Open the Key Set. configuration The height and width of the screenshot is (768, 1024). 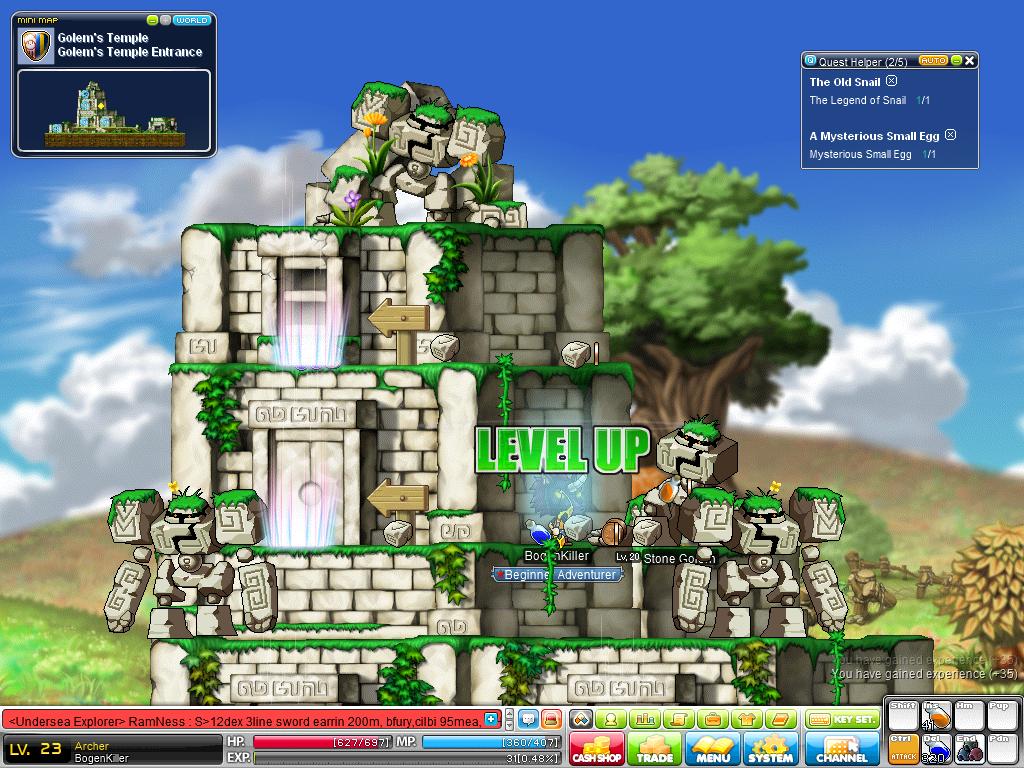842,719
